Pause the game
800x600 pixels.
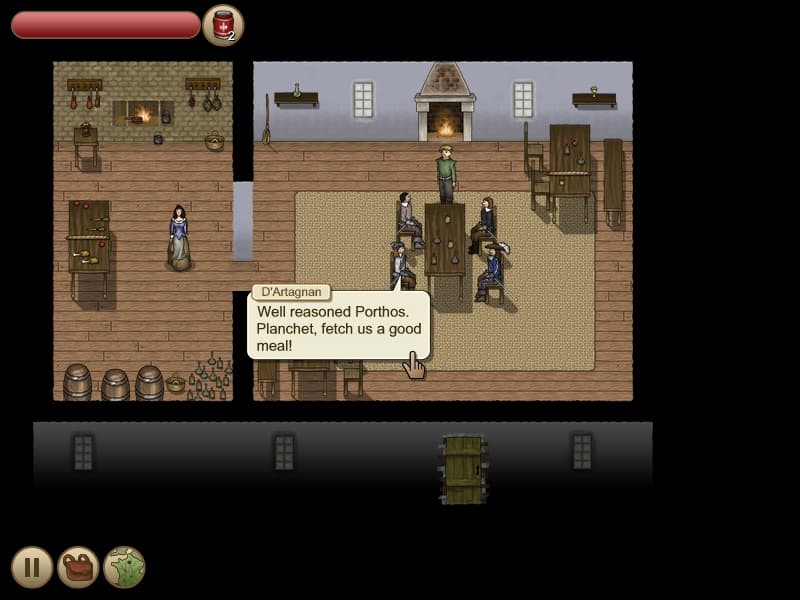[32, 567]
